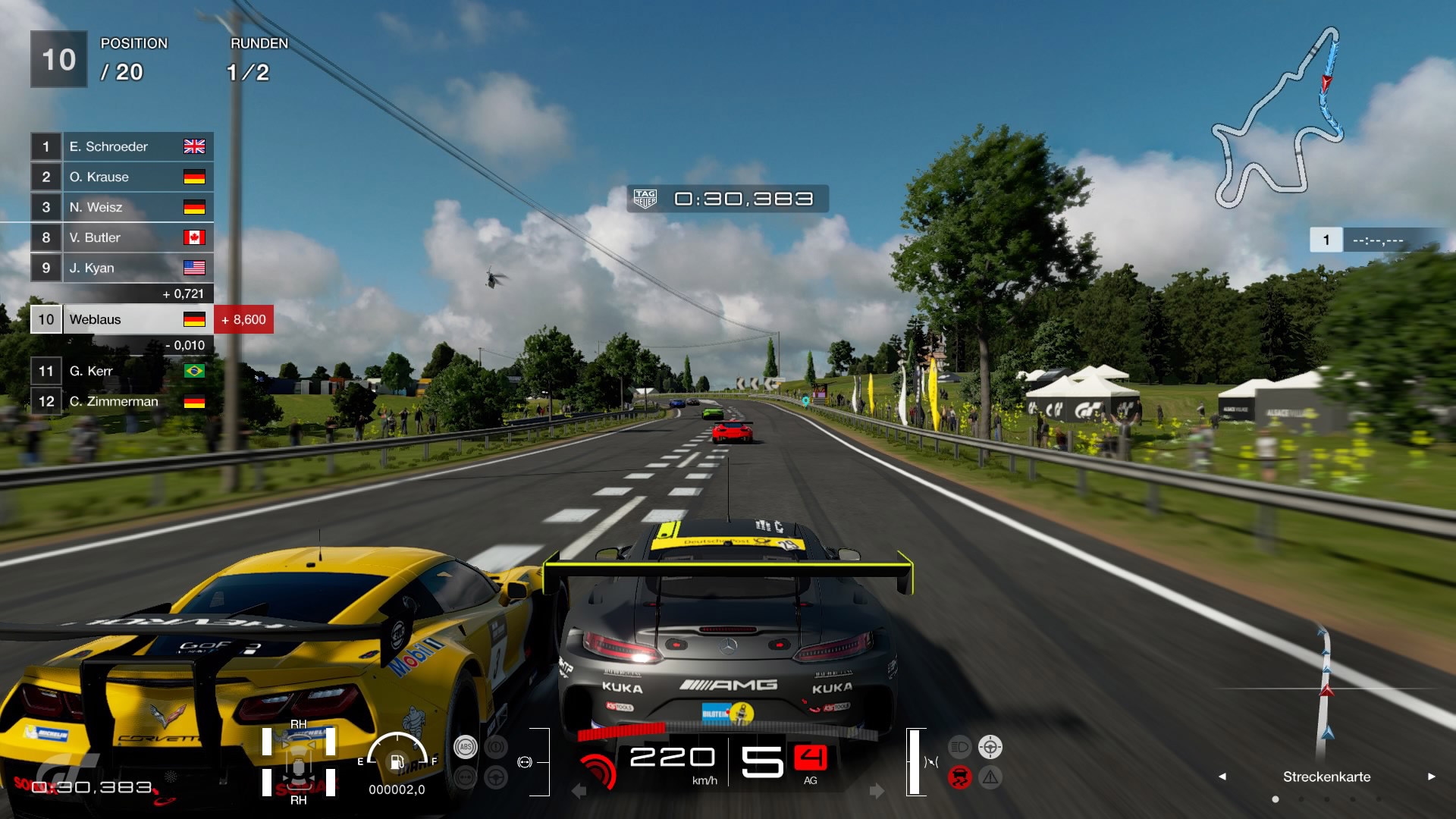
Task: Click the steering wheel assist icon
Action: point(496,777)
